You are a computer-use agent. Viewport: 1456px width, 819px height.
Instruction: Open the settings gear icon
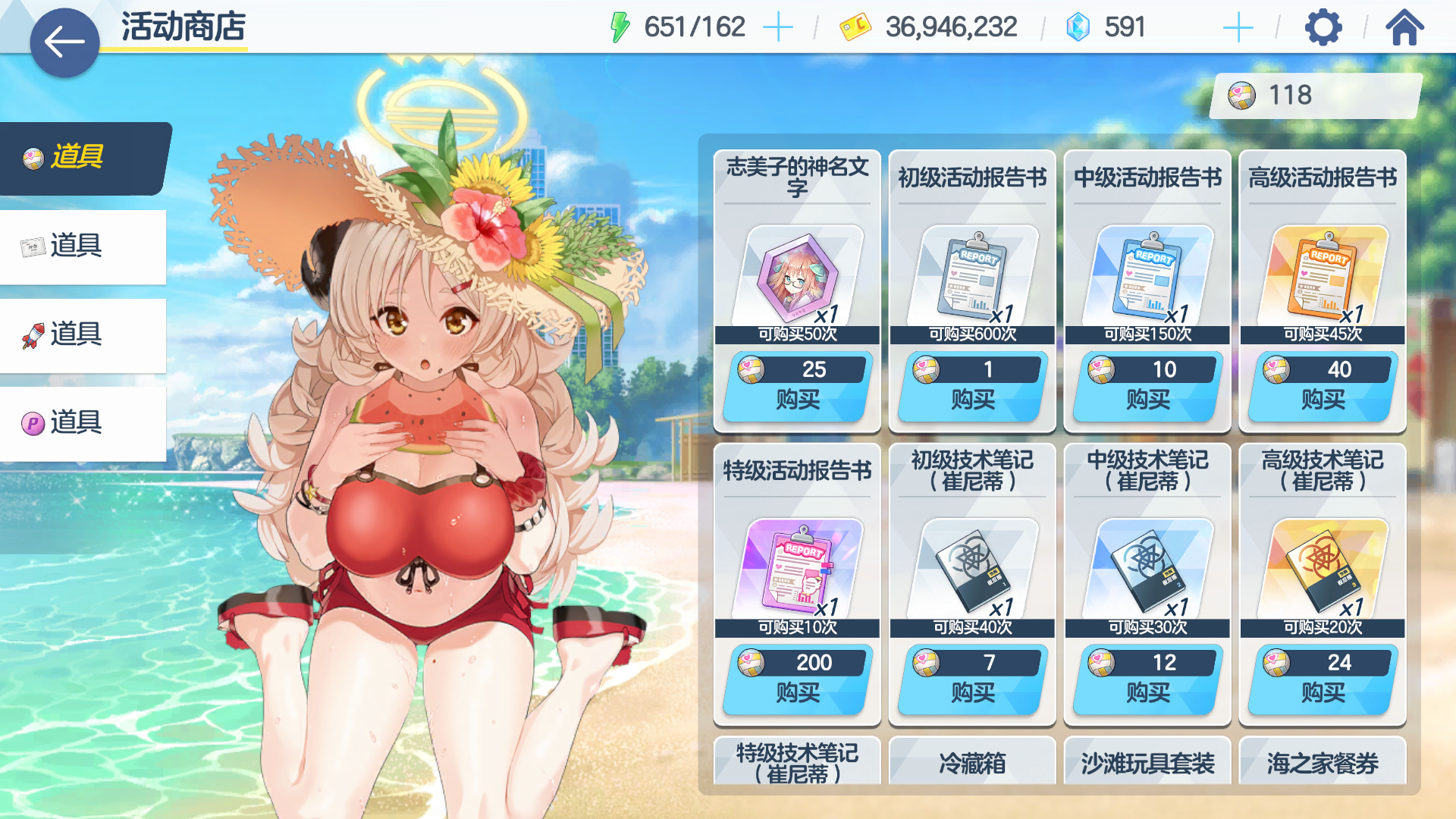click(x=1323, y=27)
